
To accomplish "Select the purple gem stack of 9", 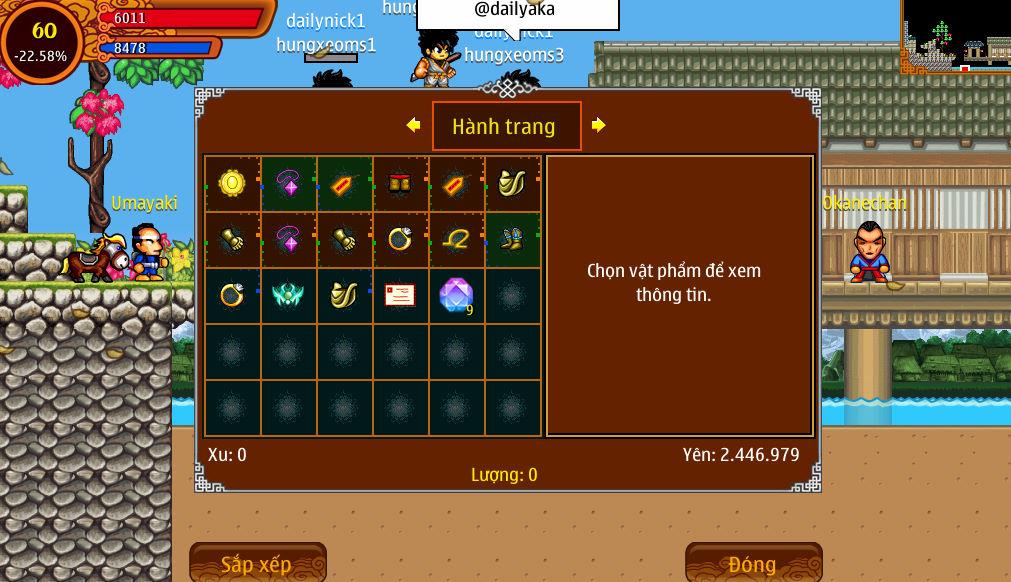I will 456,295.
